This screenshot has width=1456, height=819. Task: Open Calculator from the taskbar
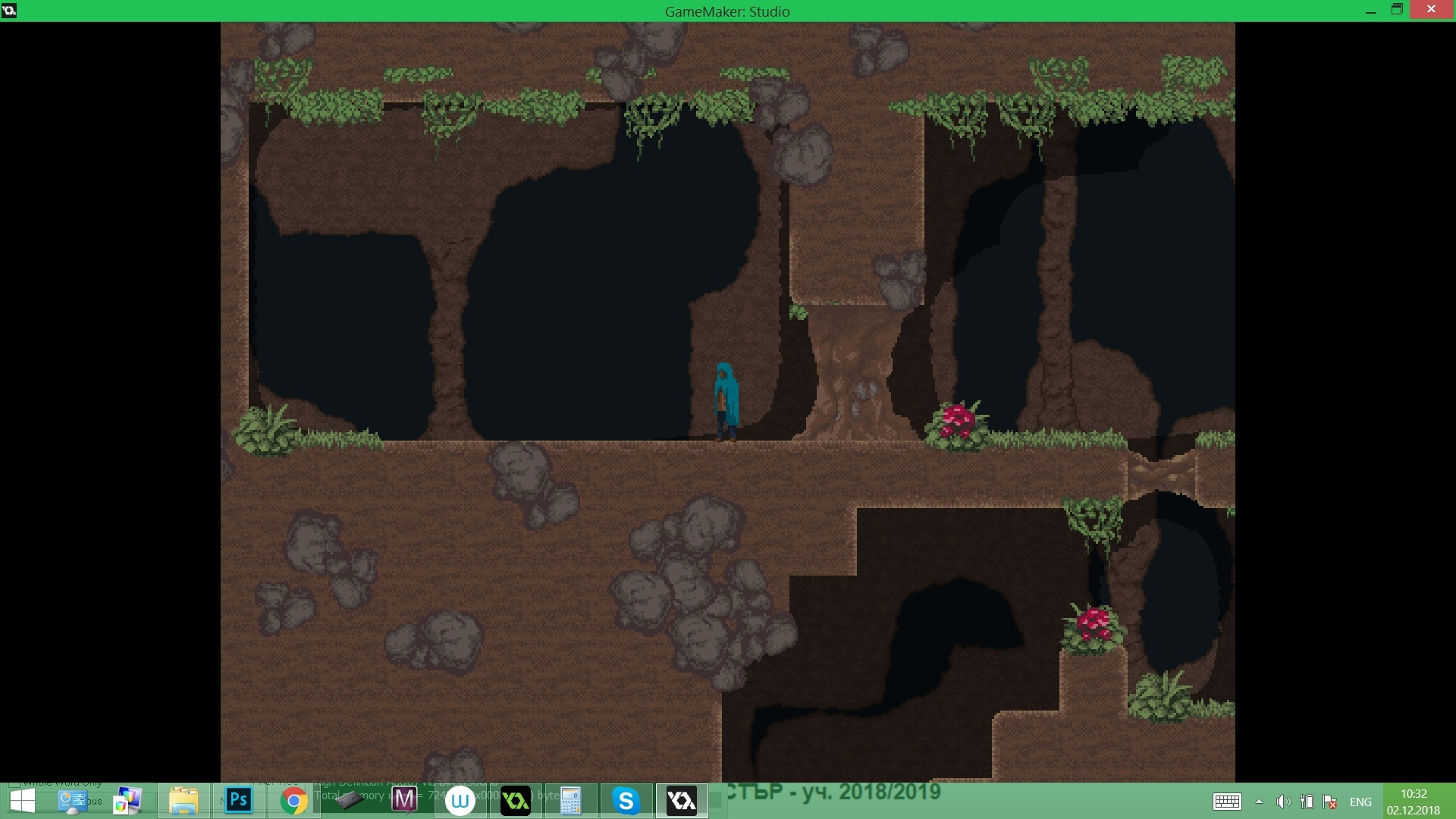click(x=571, y=800)
